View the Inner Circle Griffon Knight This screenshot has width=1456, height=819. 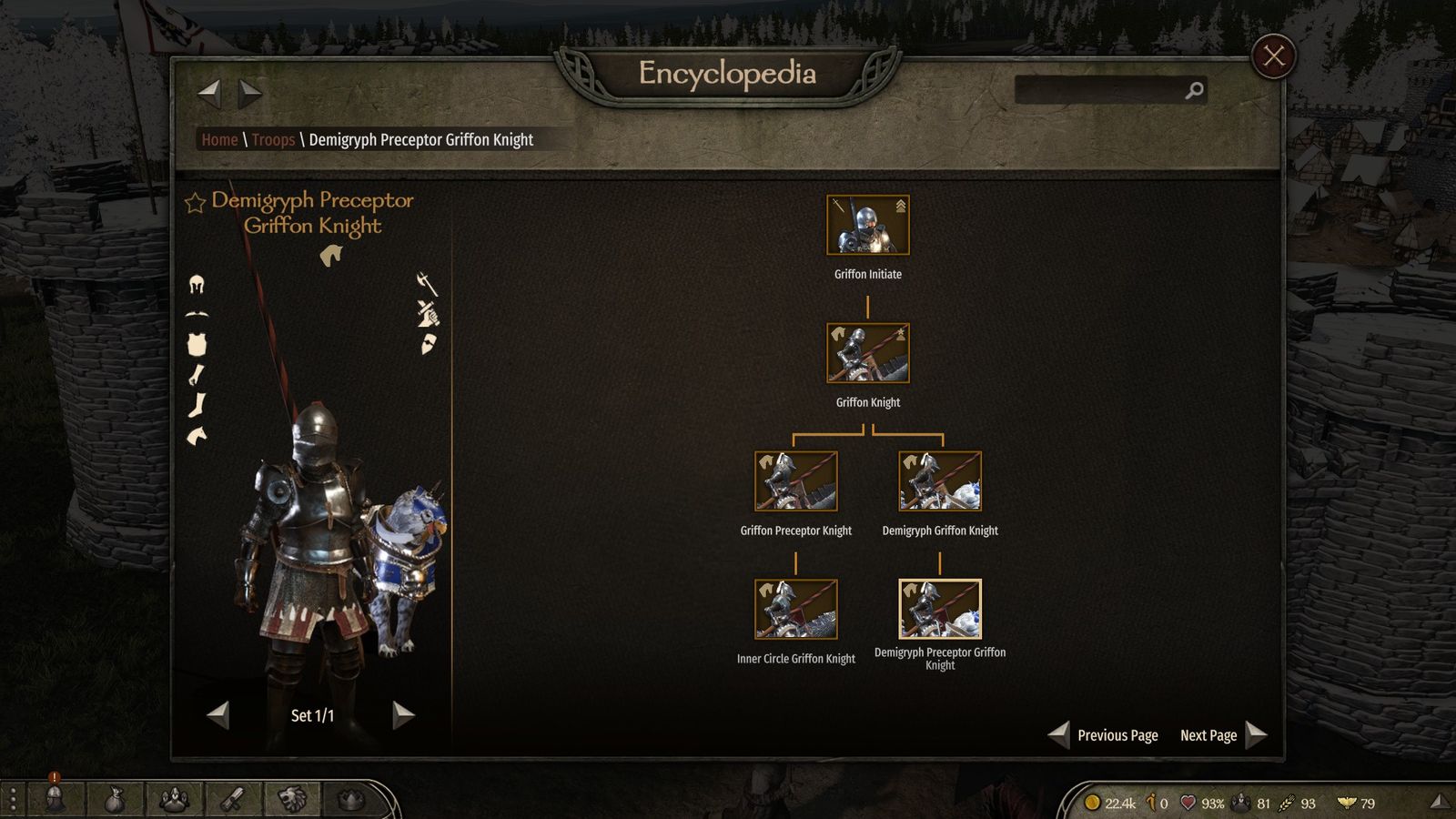(x=795, y=611)
